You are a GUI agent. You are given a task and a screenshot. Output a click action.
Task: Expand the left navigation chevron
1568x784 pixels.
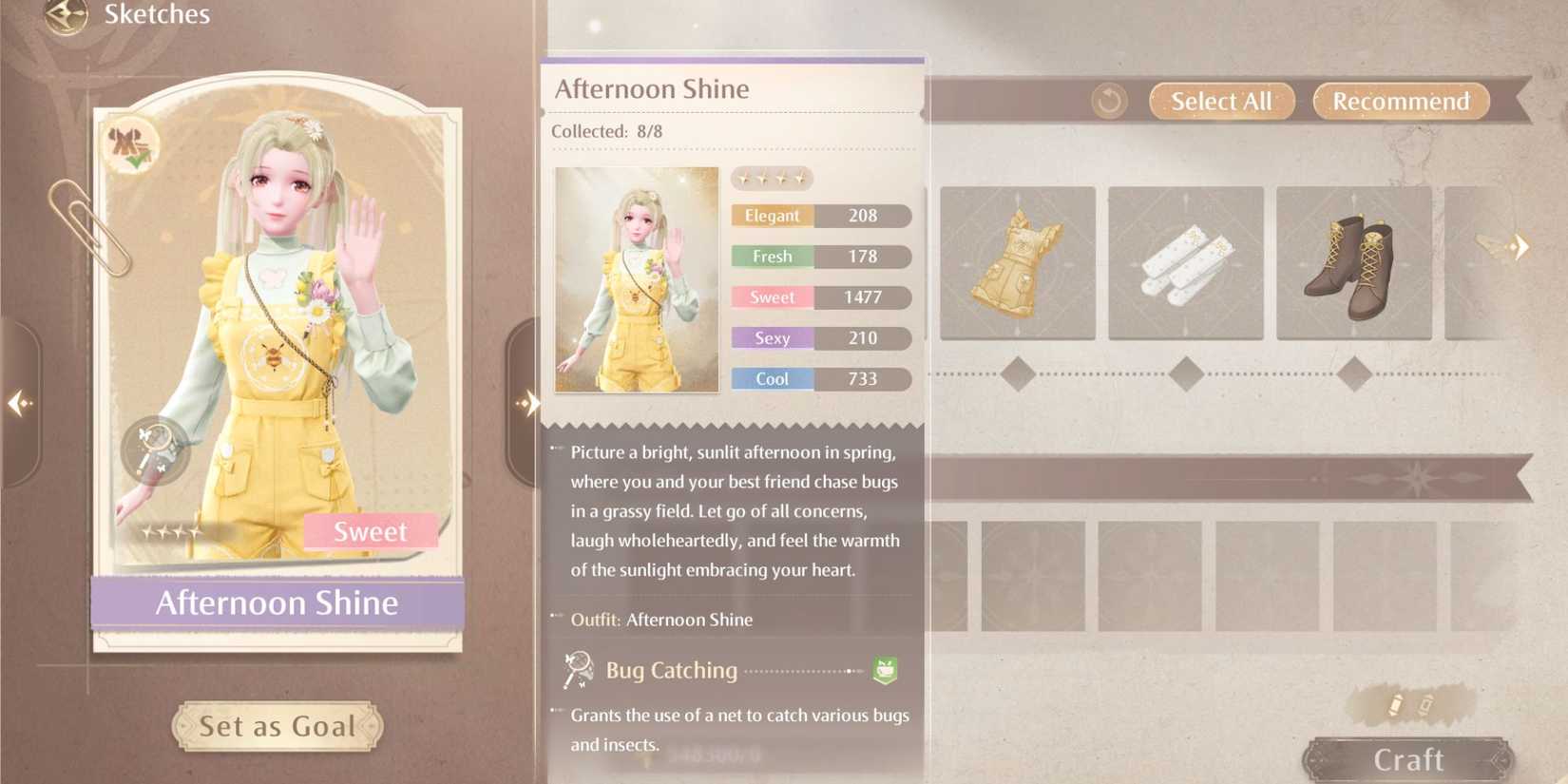(x=17, y=405)
